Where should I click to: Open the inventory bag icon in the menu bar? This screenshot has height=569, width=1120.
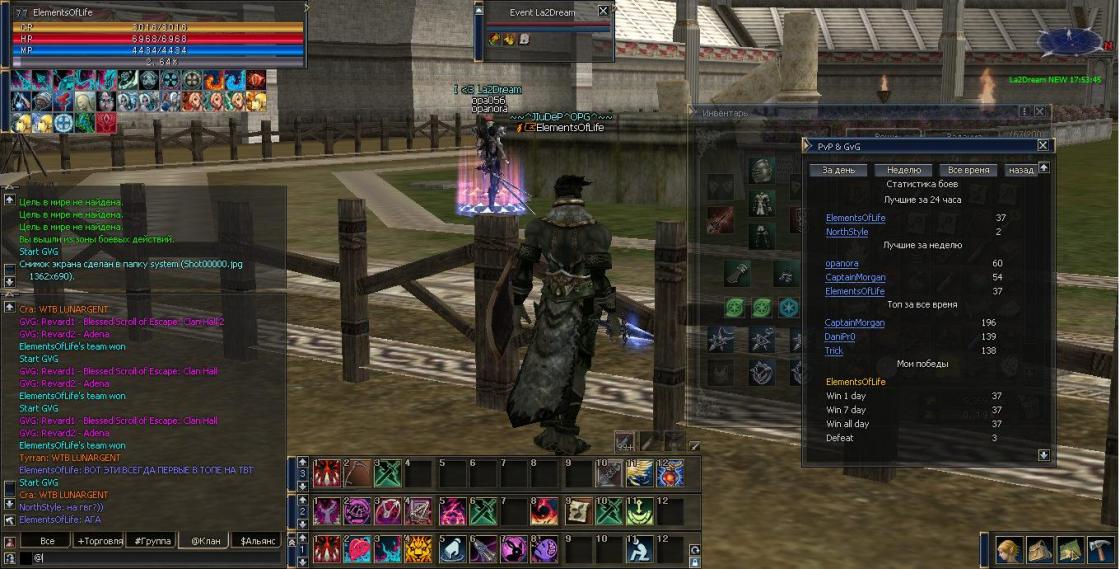pyautogui.click(x=1039, y=549)
